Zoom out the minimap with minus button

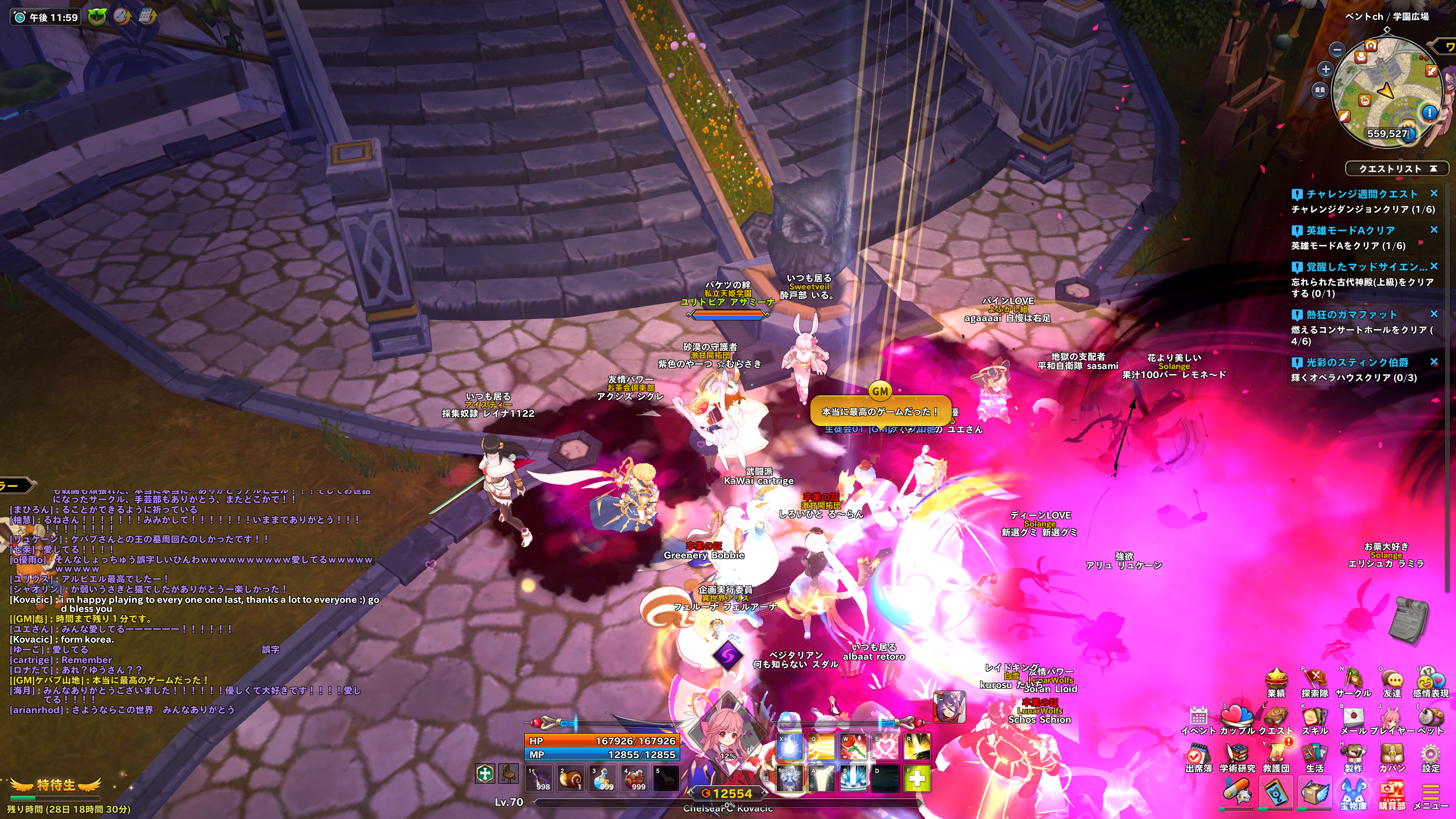[x=1338, y=50]
